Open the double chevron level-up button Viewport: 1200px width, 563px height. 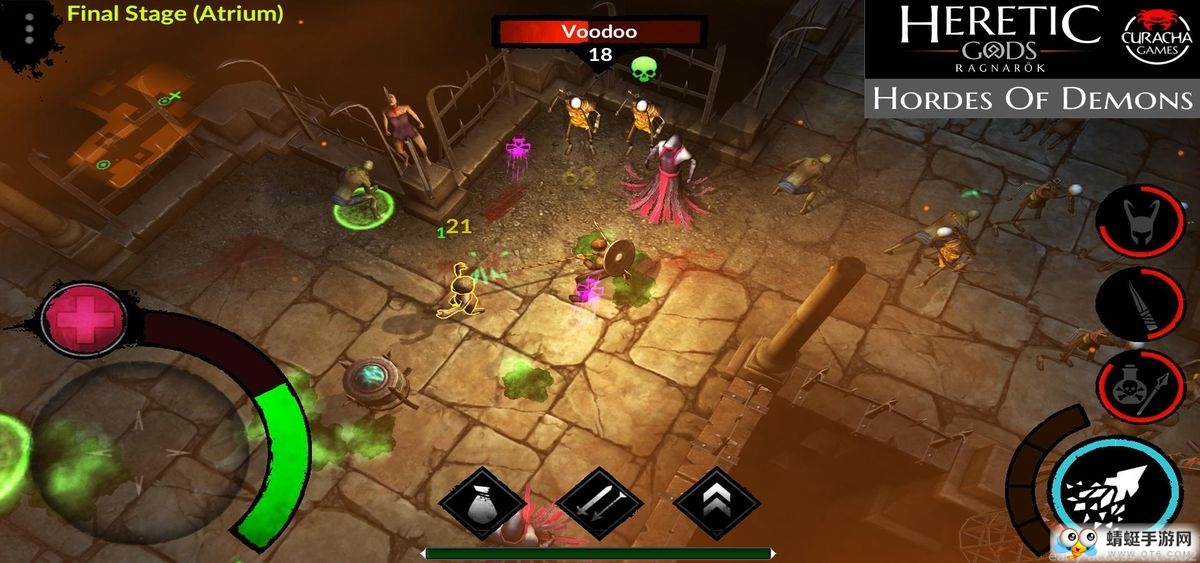[717, 503]
